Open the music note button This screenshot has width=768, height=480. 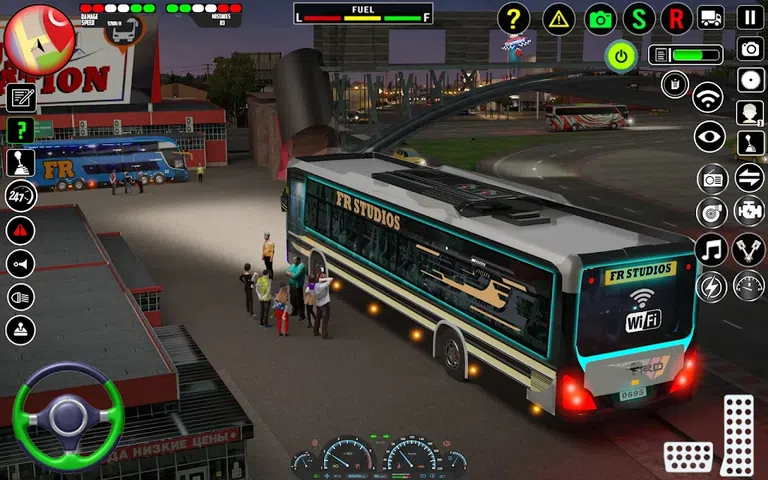click(711, 249)
